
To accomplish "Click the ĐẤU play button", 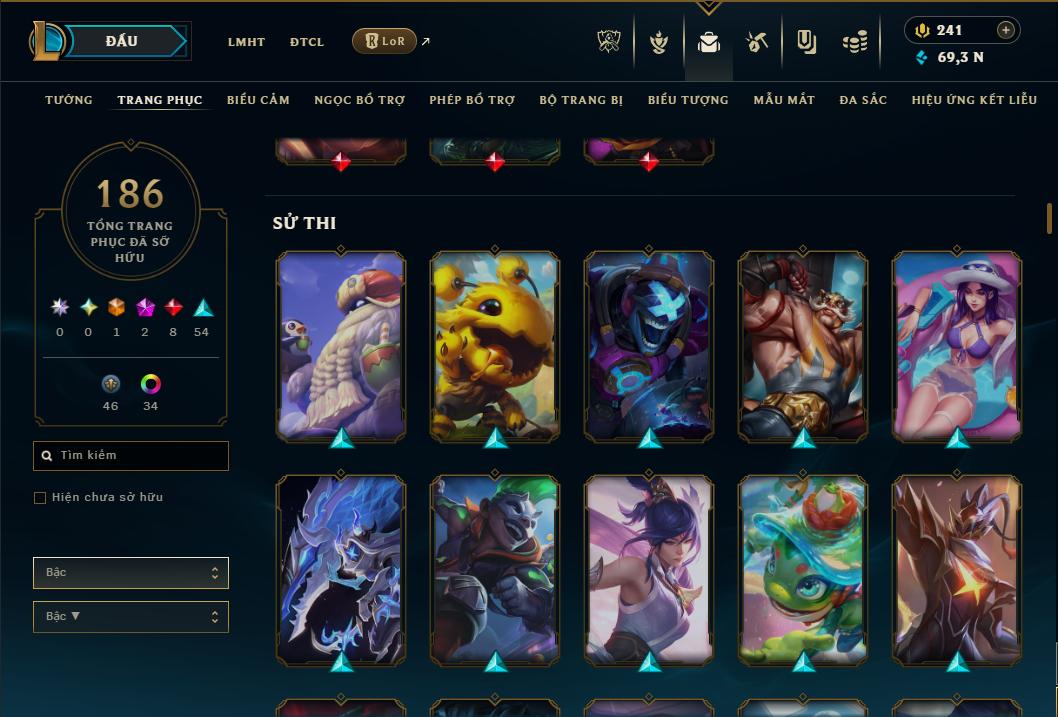I will (x=122, y=41).
